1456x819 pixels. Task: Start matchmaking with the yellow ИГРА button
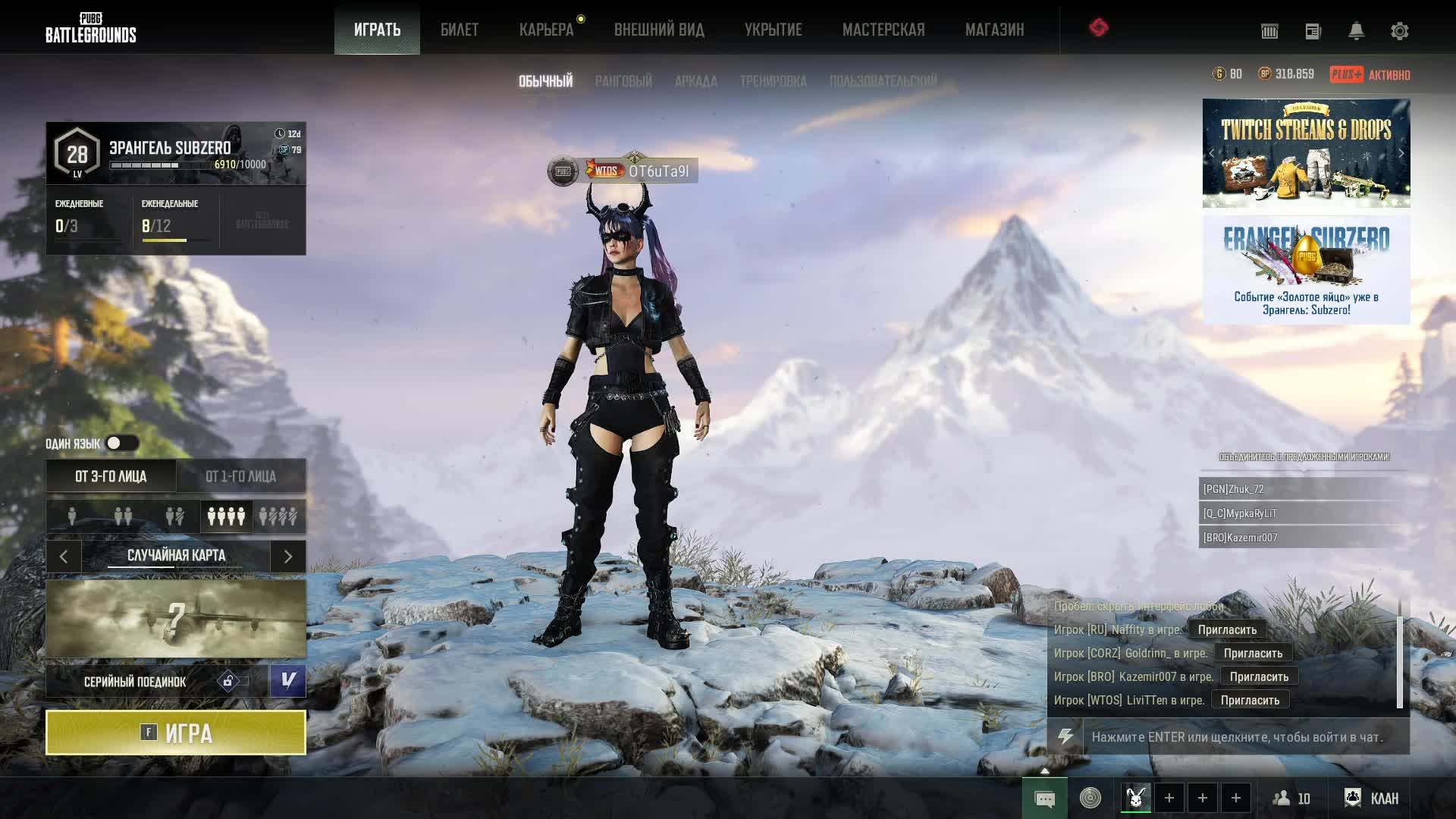176,733
